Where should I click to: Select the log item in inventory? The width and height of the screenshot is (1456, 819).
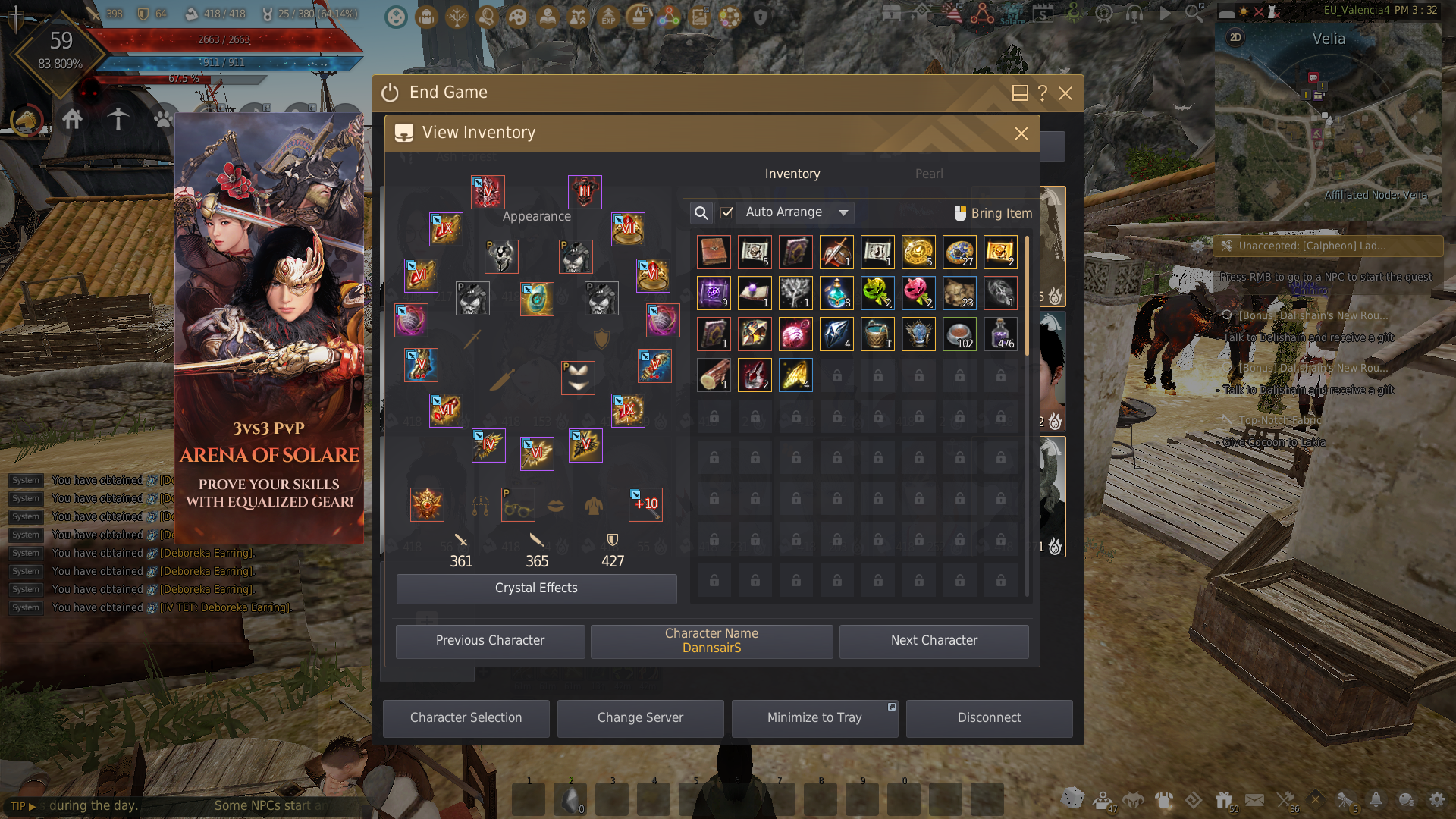tap(713, 375)
